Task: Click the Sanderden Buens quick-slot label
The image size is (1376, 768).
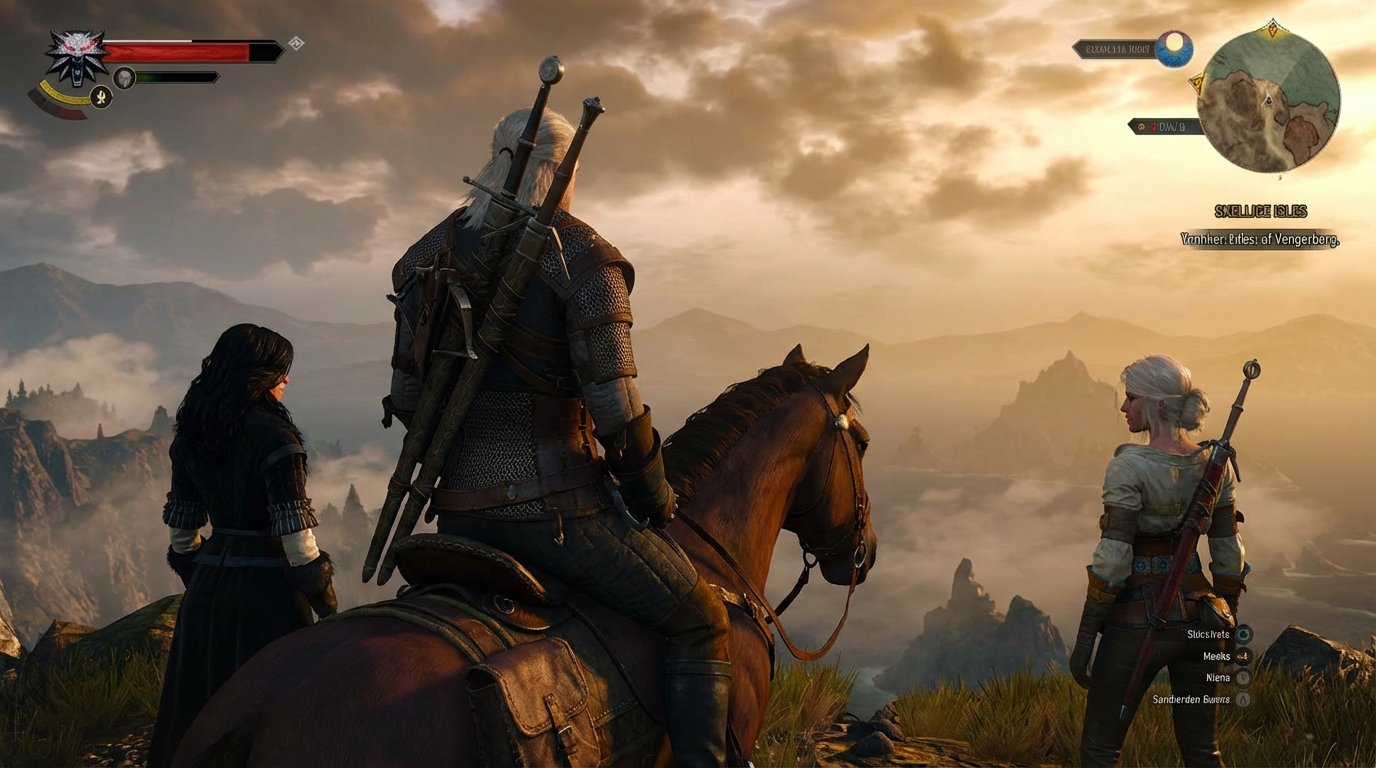Action: point(1191,699)
